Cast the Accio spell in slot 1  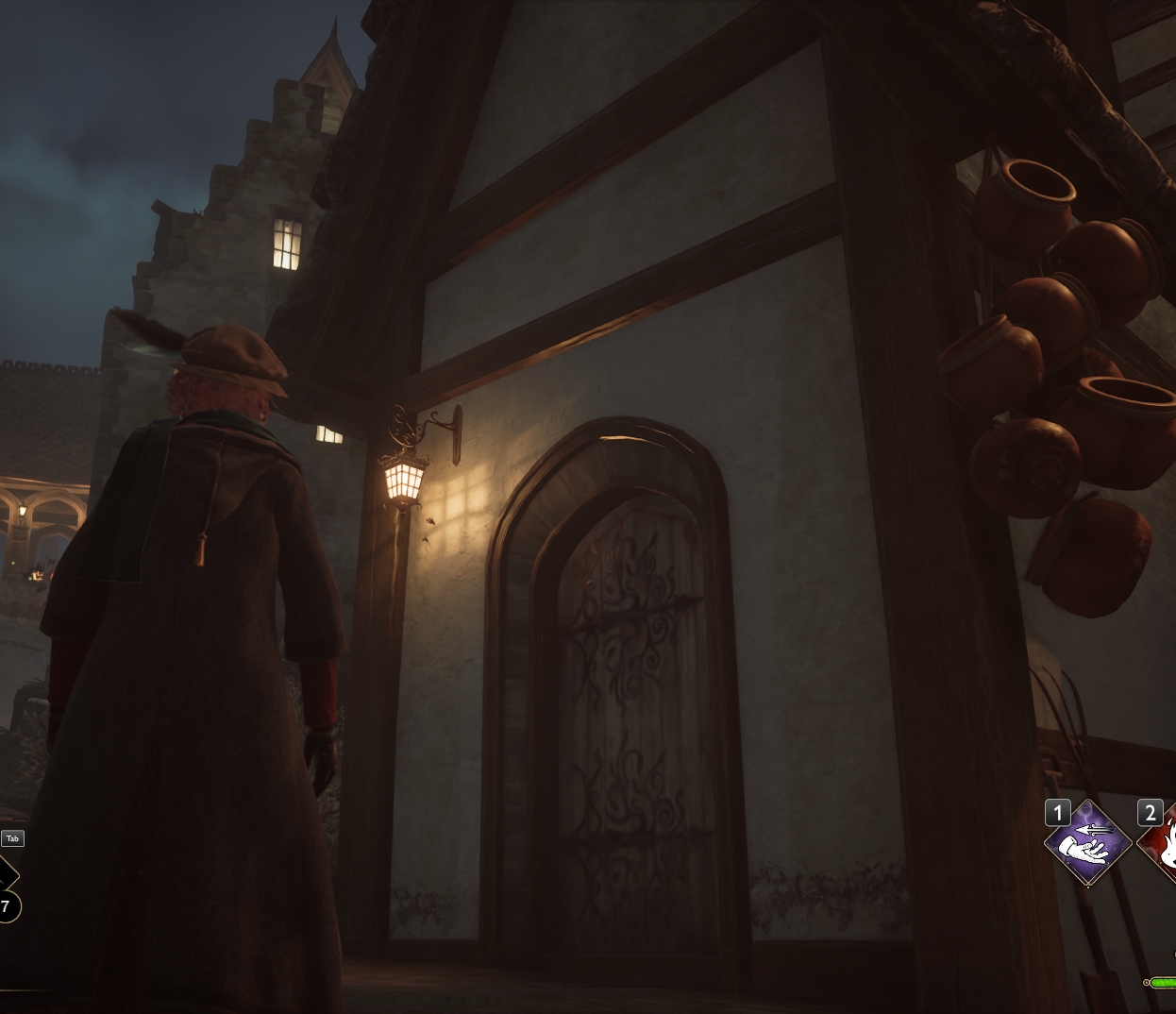(1087, 844)
